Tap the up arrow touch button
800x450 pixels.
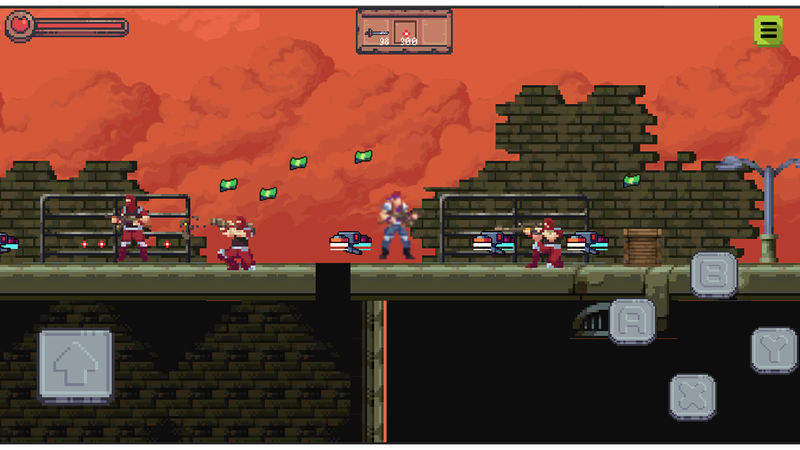(x=76, y=365)
